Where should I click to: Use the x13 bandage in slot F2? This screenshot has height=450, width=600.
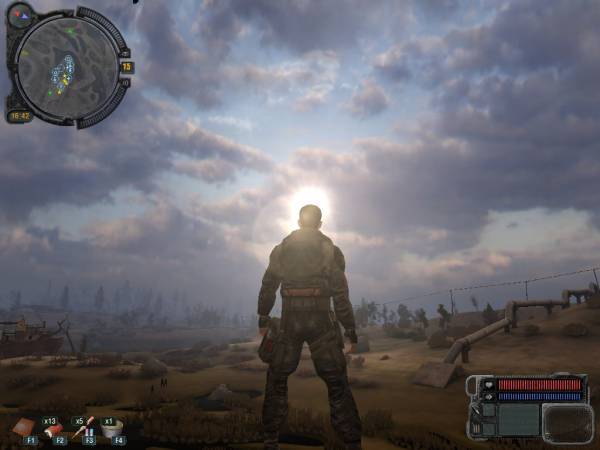(x=53, y=428)
